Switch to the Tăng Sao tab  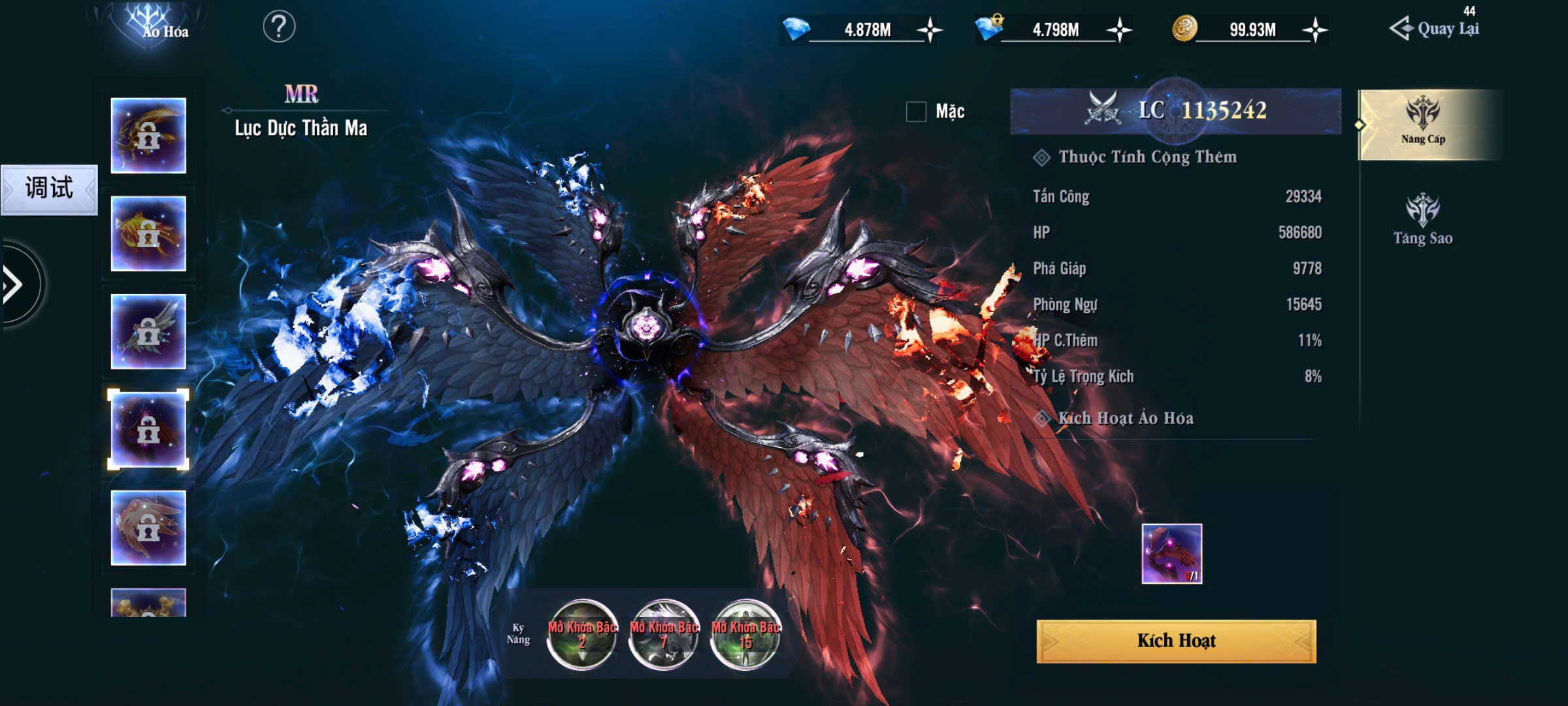click(x=1423, y=220)
